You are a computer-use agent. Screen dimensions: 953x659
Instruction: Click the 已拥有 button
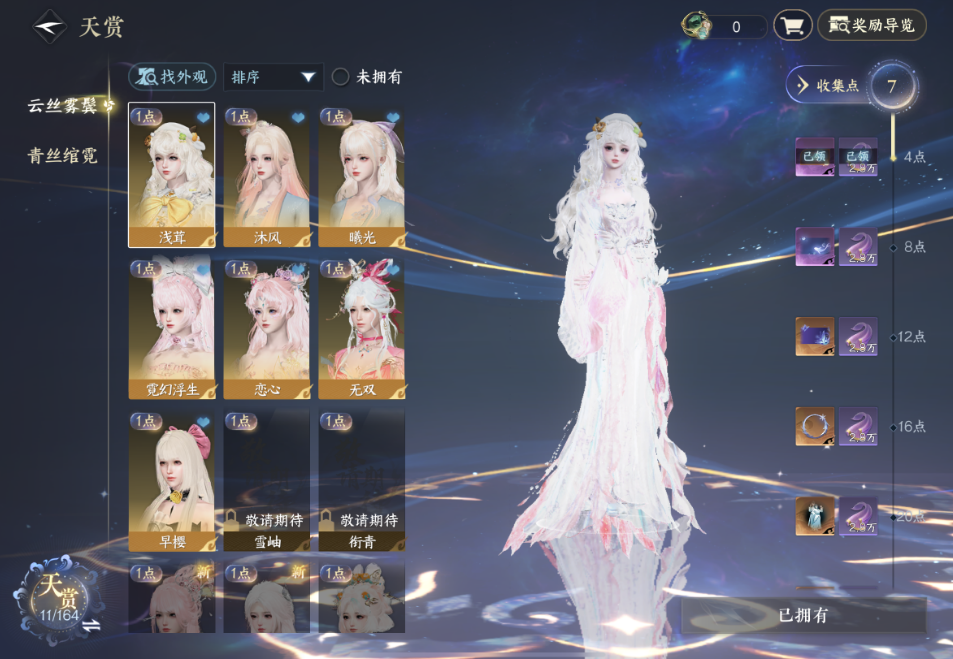coord(803,615)
